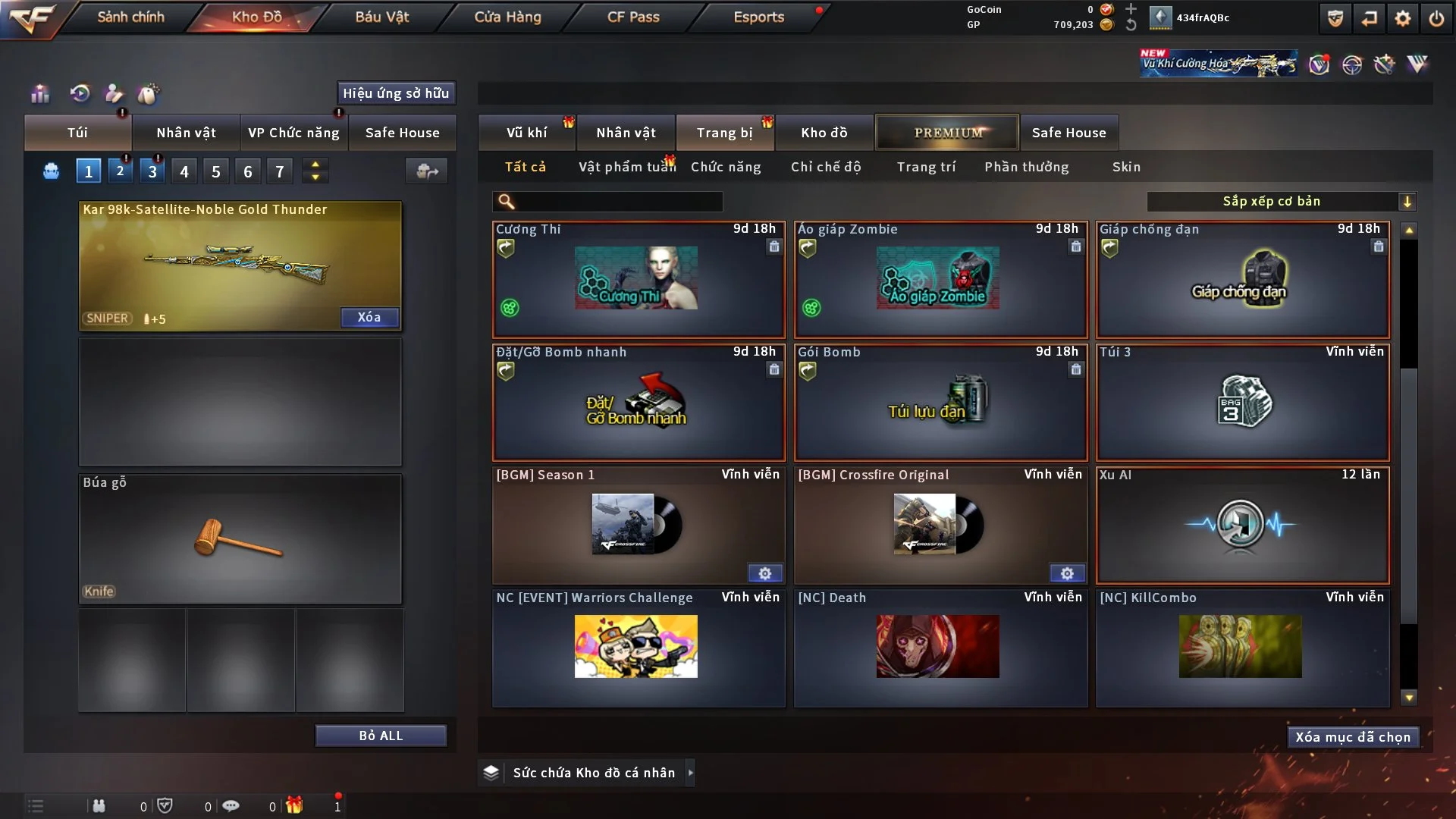
Task: Choose the Cương Thi item card
Action: click(x=638, y=279)
